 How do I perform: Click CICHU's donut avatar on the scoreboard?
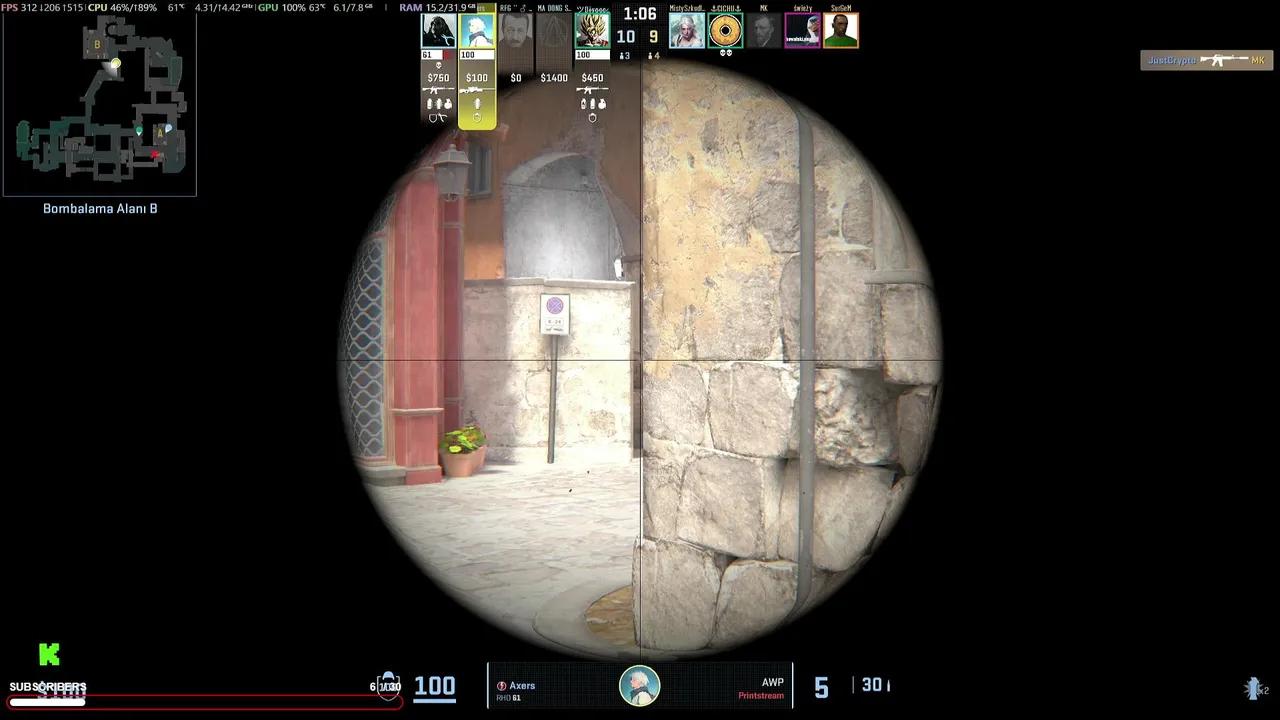click(x=726, y=30)
